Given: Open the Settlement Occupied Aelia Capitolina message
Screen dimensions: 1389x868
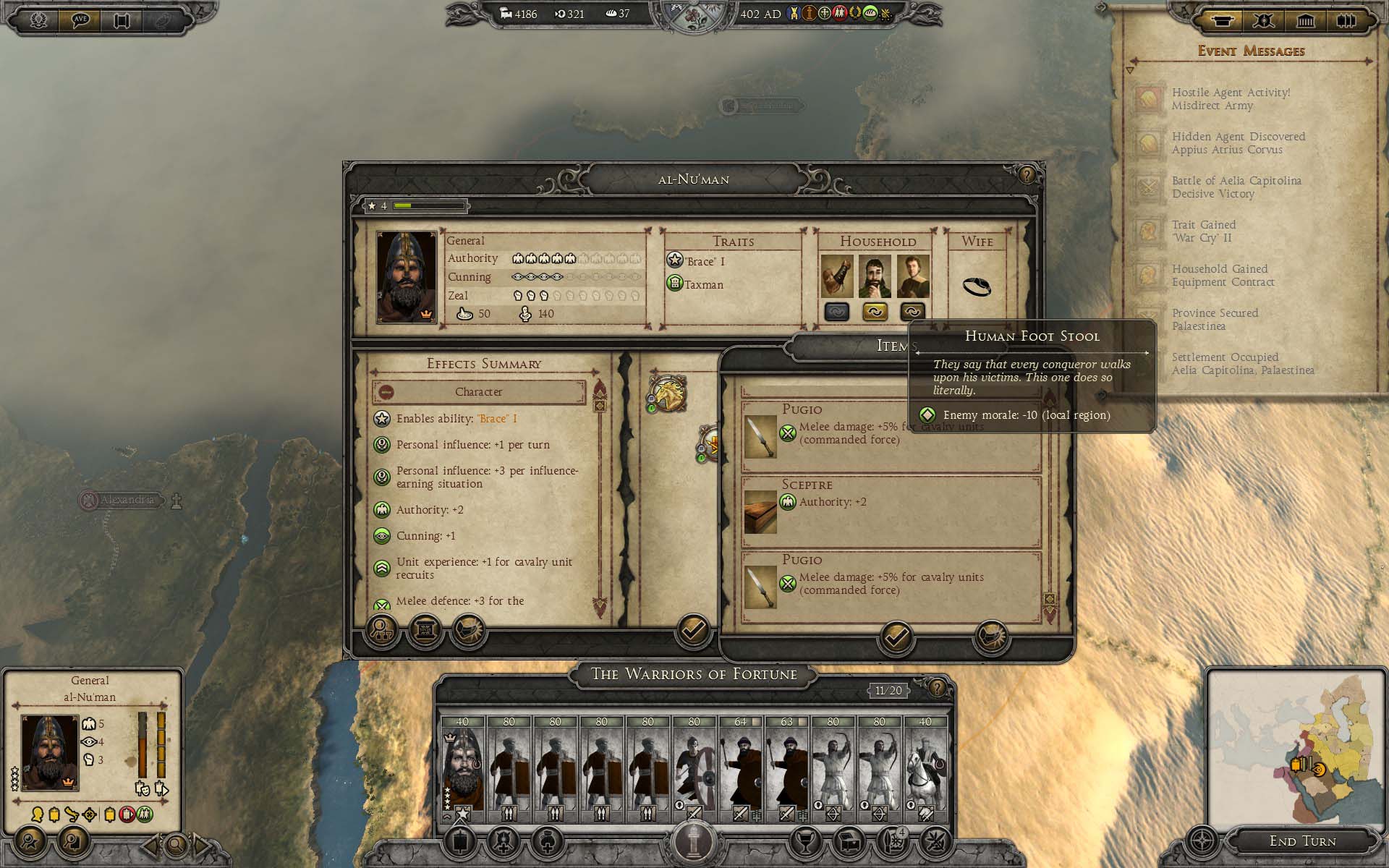Looking at the screenshot, I should coord(1242,364).
